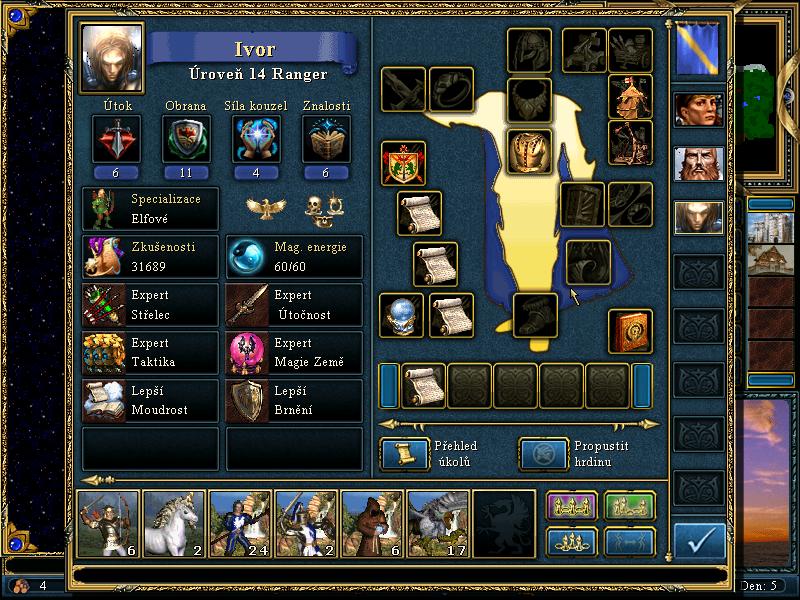Click the crystal orb artifact slot
The image size is (800, 600).
(402, 315)
